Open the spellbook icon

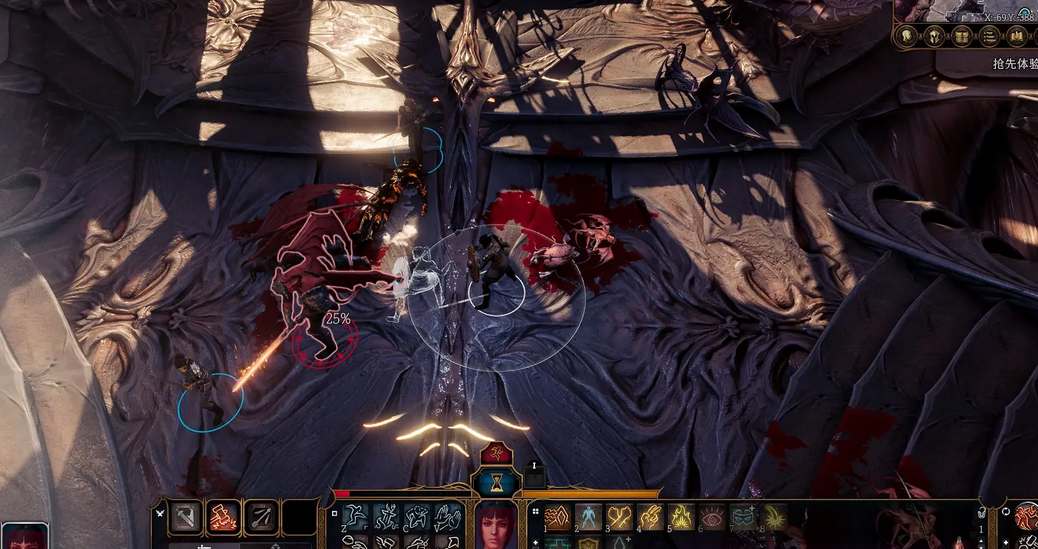1017,37
